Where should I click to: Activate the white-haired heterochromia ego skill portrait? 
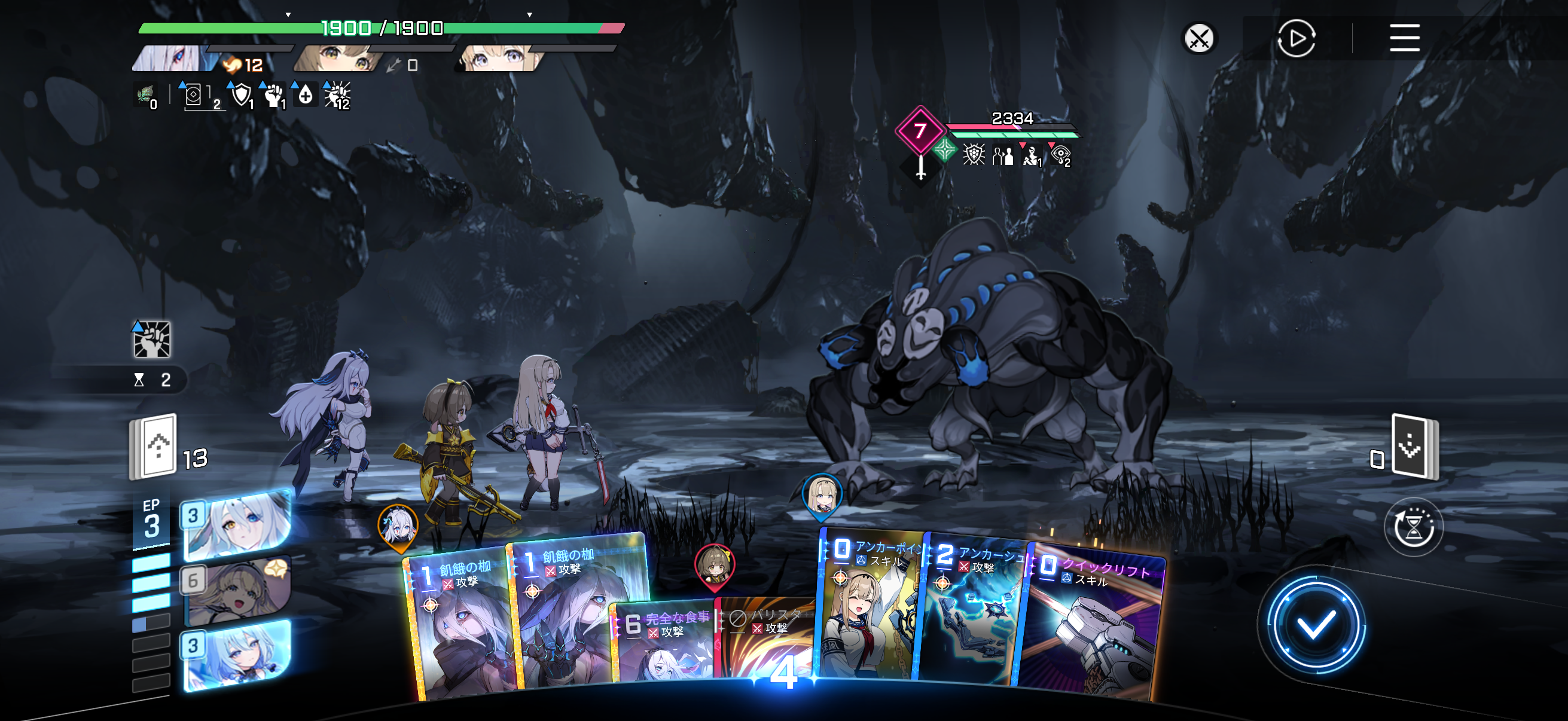pos(237,526)
